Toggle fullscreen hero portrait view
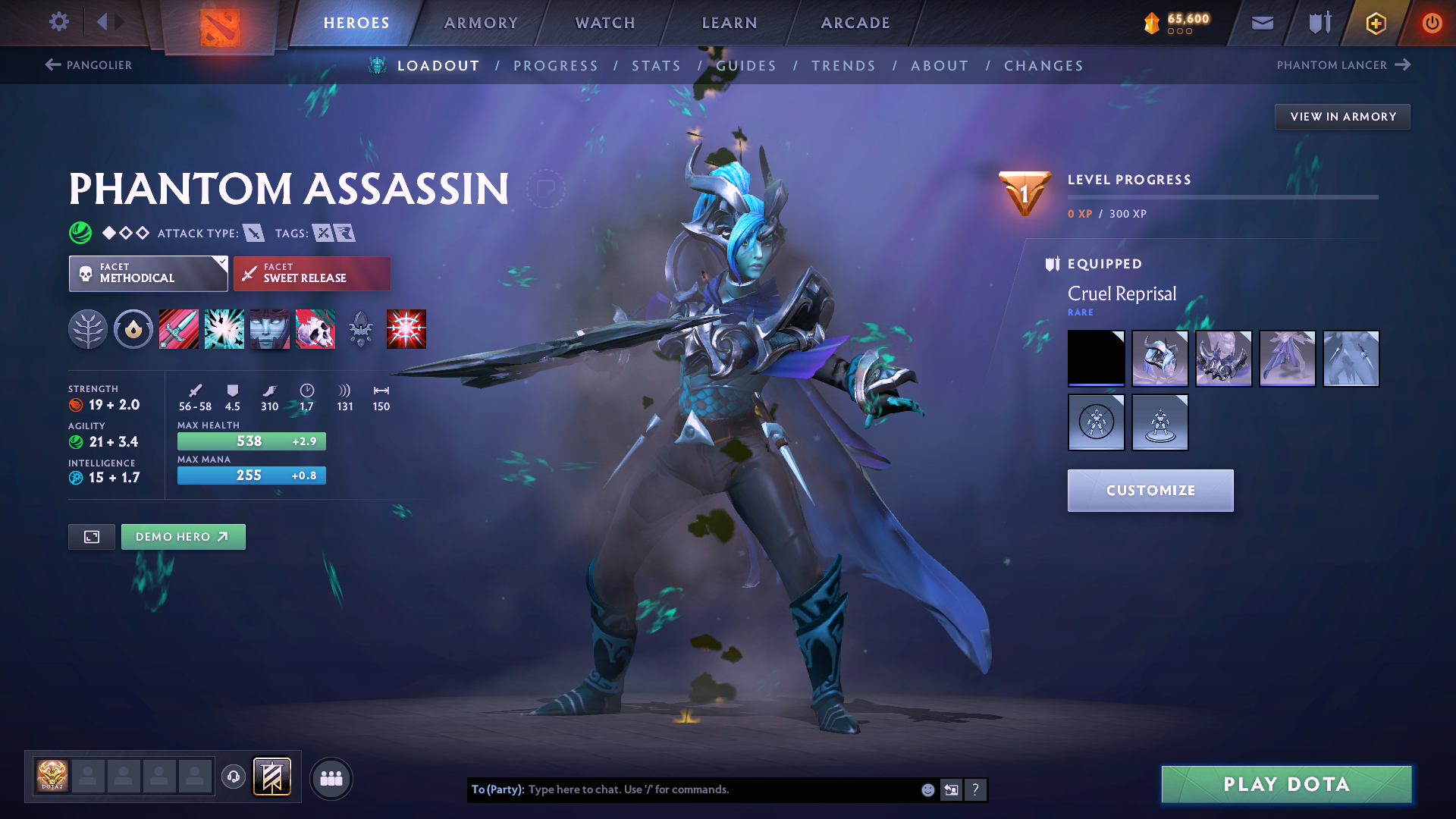Screen dimensions: 1456x819 91,536
